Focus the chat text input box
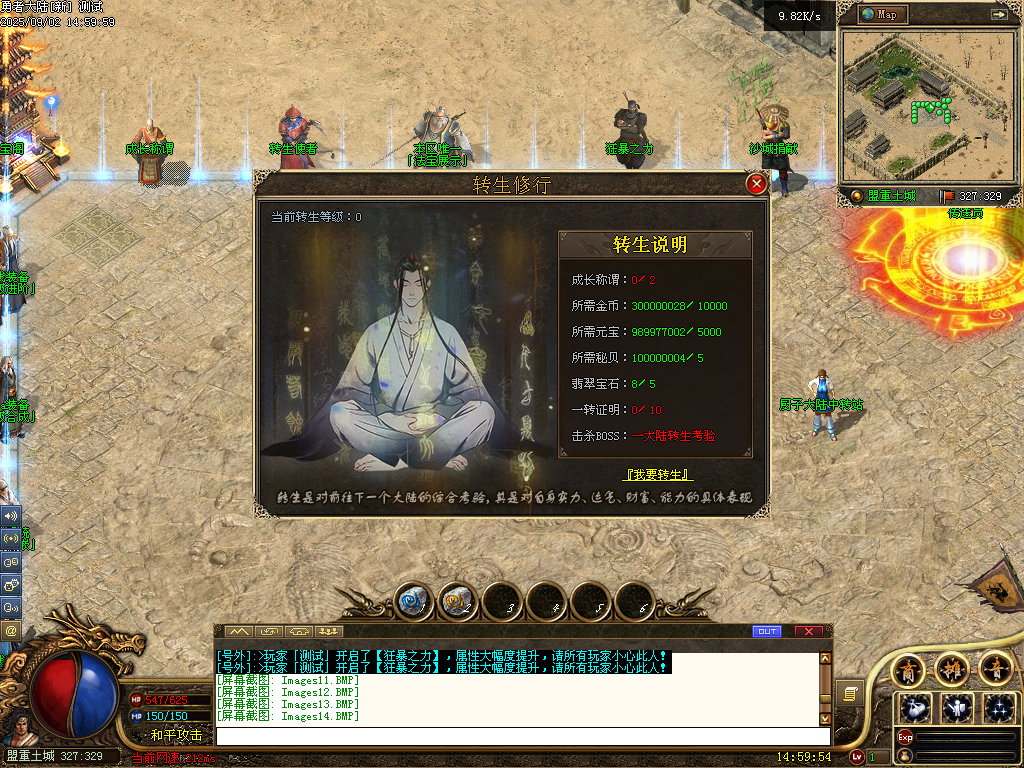This screenshot has height=768, width=1024. click(x=520, y=736)
